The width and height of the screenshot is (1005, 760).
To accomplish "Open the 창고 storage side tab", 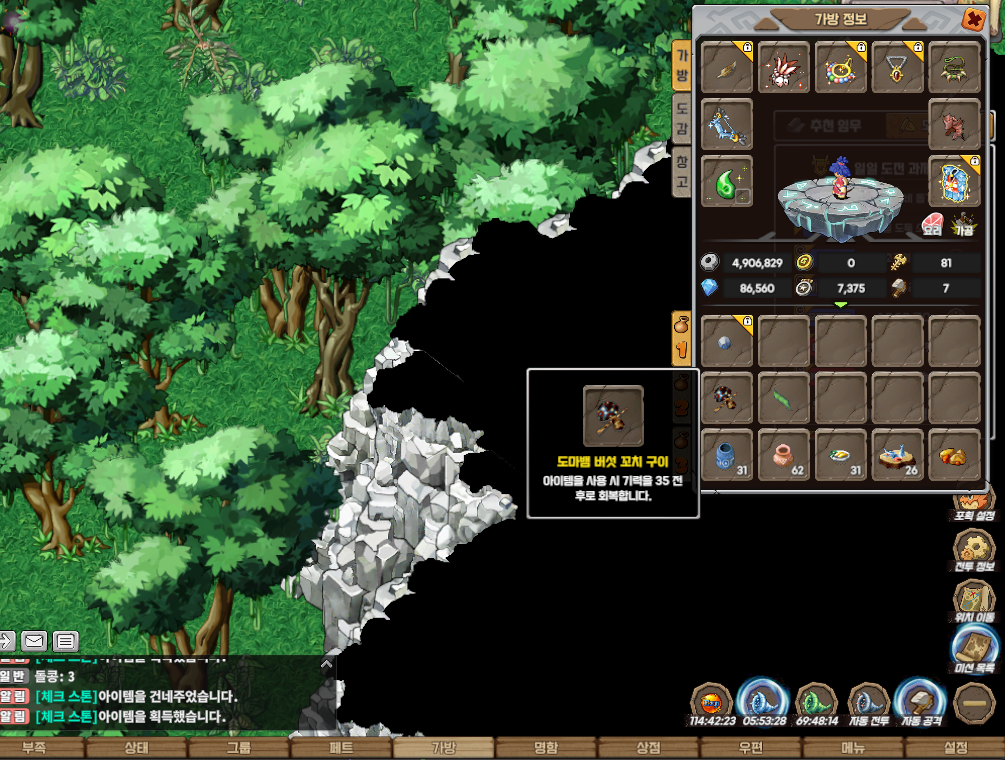I will point(682,172).
